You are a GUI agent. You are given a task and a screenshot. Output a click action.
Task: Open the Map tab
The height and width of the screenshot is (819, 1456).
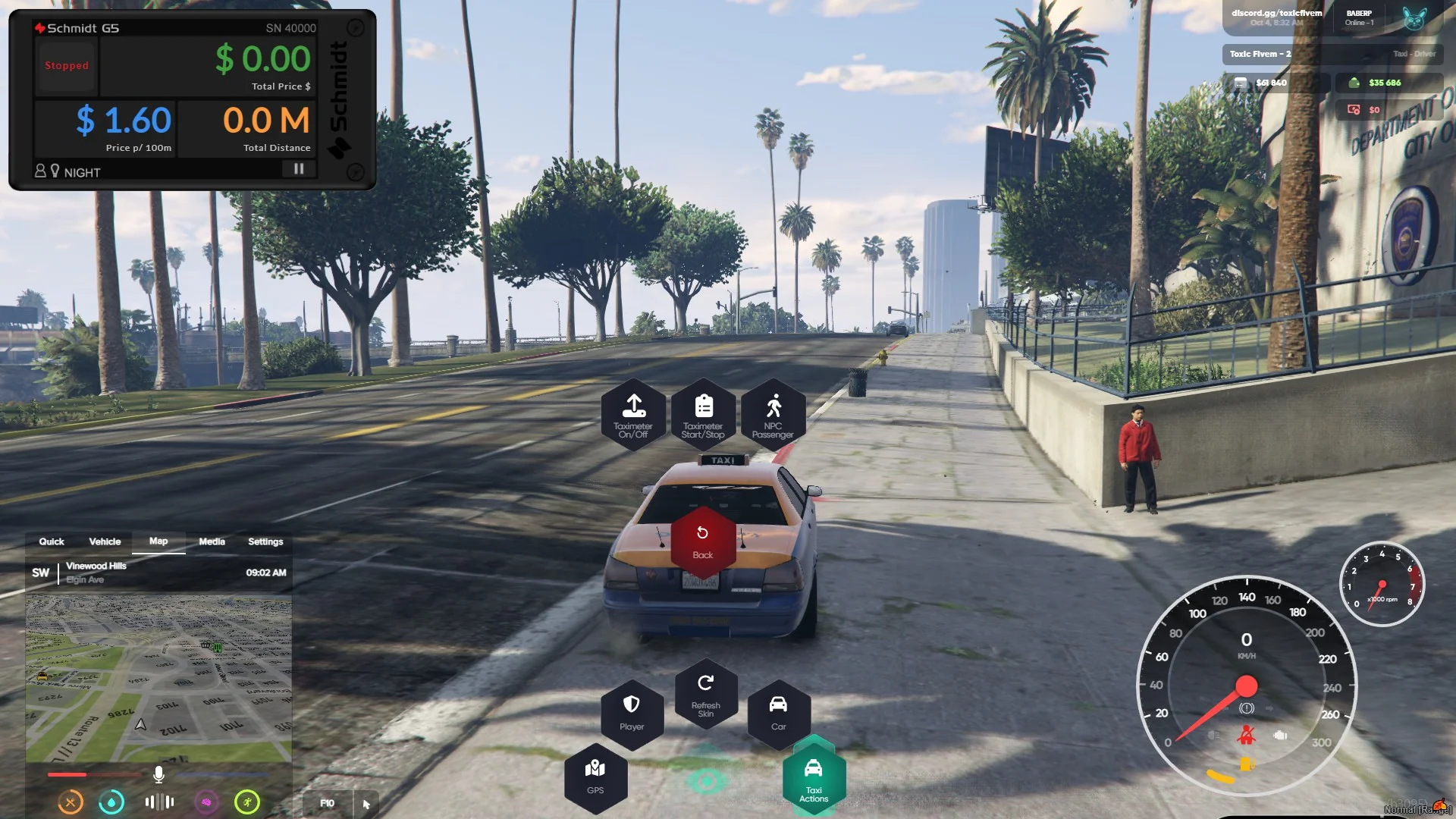(158, 541)
